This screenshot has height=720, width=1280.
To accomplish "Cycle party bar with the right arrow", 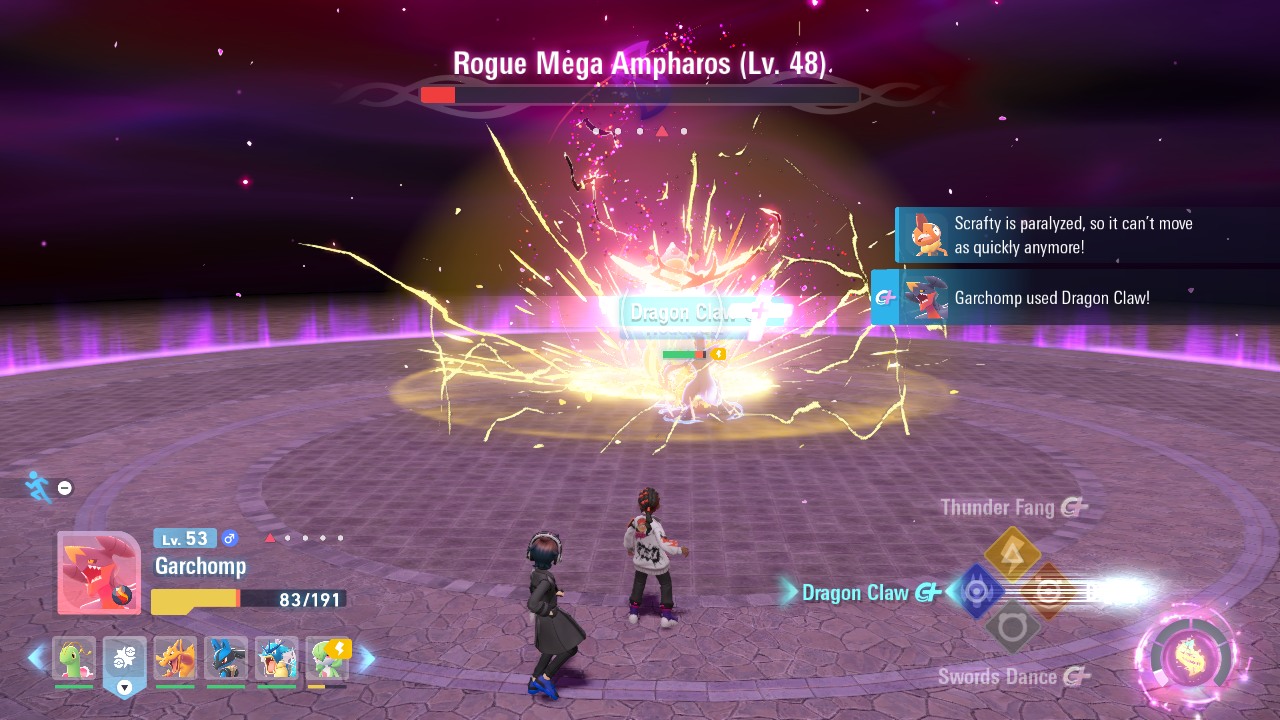I will [367, 658].
